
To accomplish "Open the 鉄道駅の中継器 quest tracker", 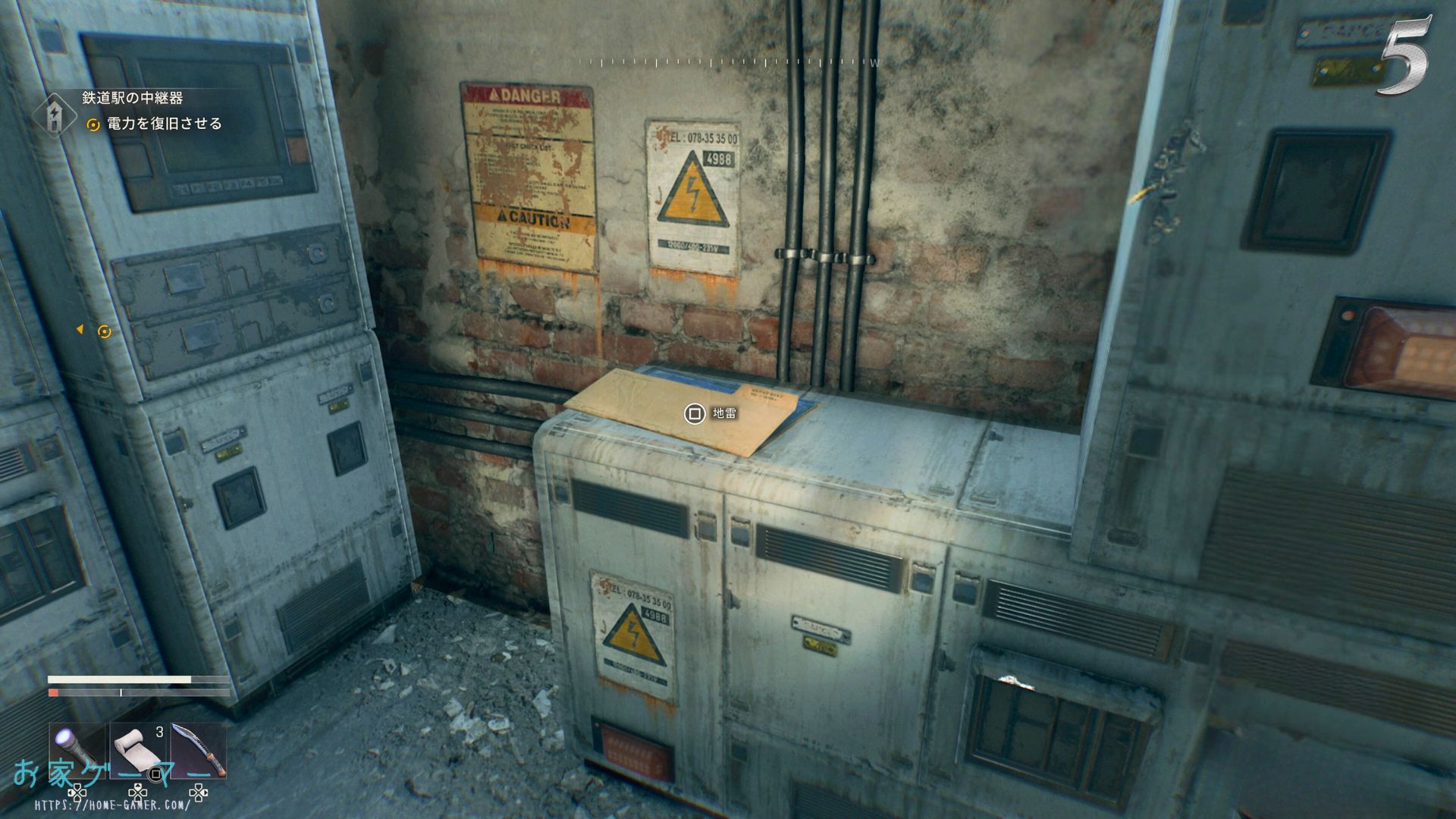I will (x=132, y=98).
